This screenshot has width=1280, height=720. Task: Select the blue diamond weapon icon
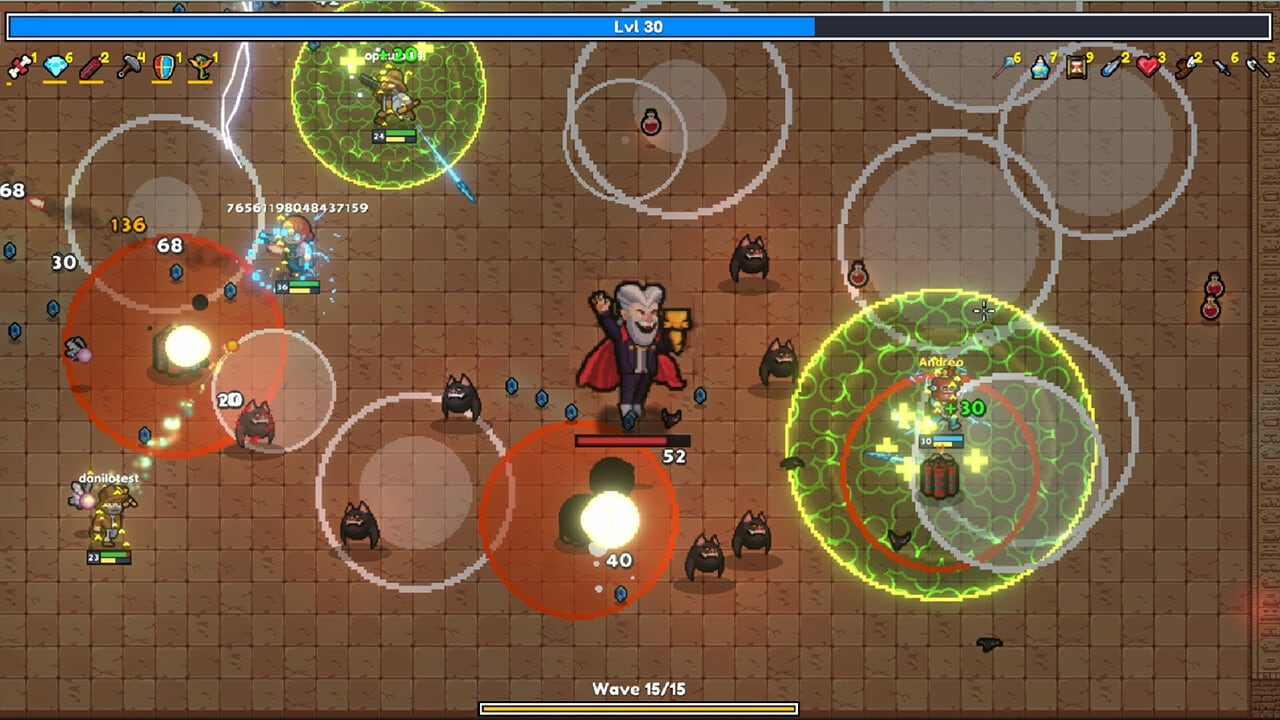pyautogui.click(x=55, y=67)
